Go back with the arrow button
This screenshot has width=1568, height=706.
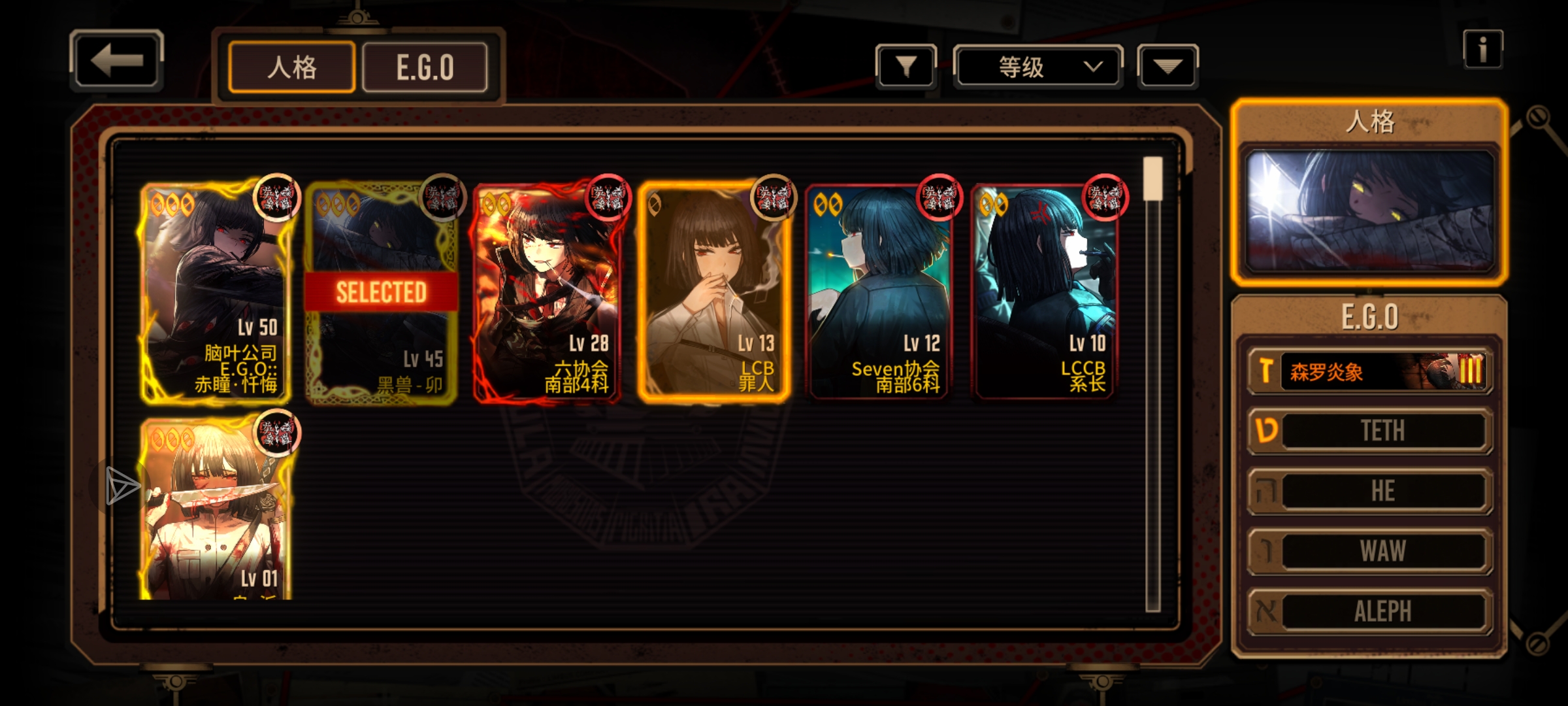pyautogui.click(x=116, y=60)
